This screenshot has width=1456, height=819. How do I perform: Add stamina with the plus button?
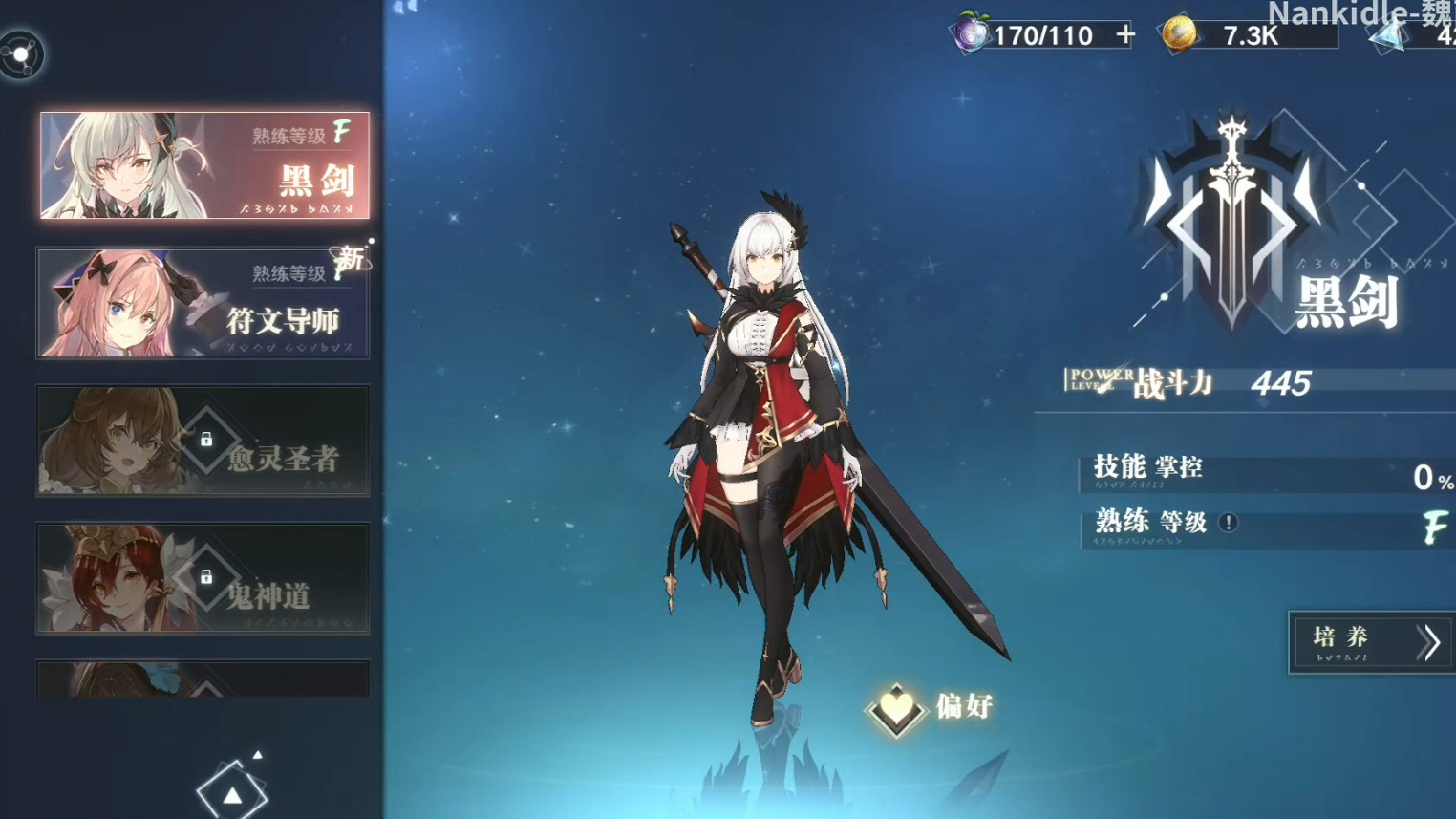point(1125,35)
